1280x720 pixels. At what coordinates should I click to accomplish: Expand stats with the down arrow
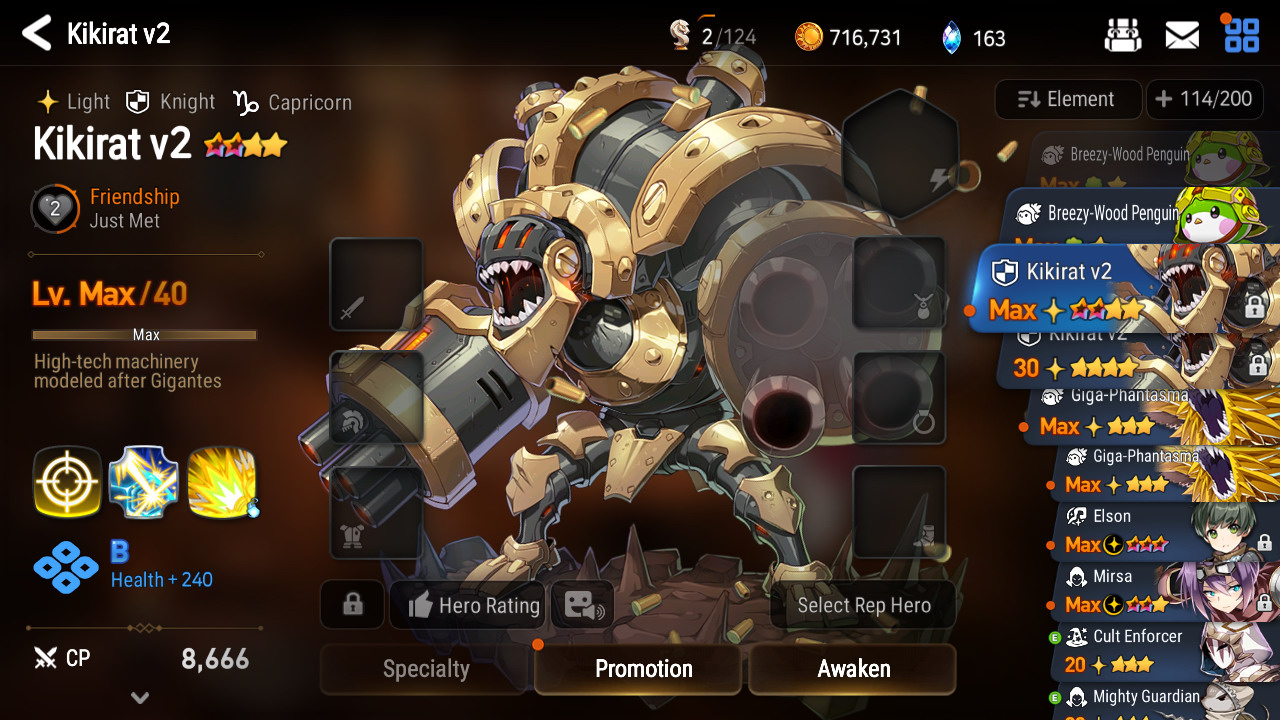[140, 698]
